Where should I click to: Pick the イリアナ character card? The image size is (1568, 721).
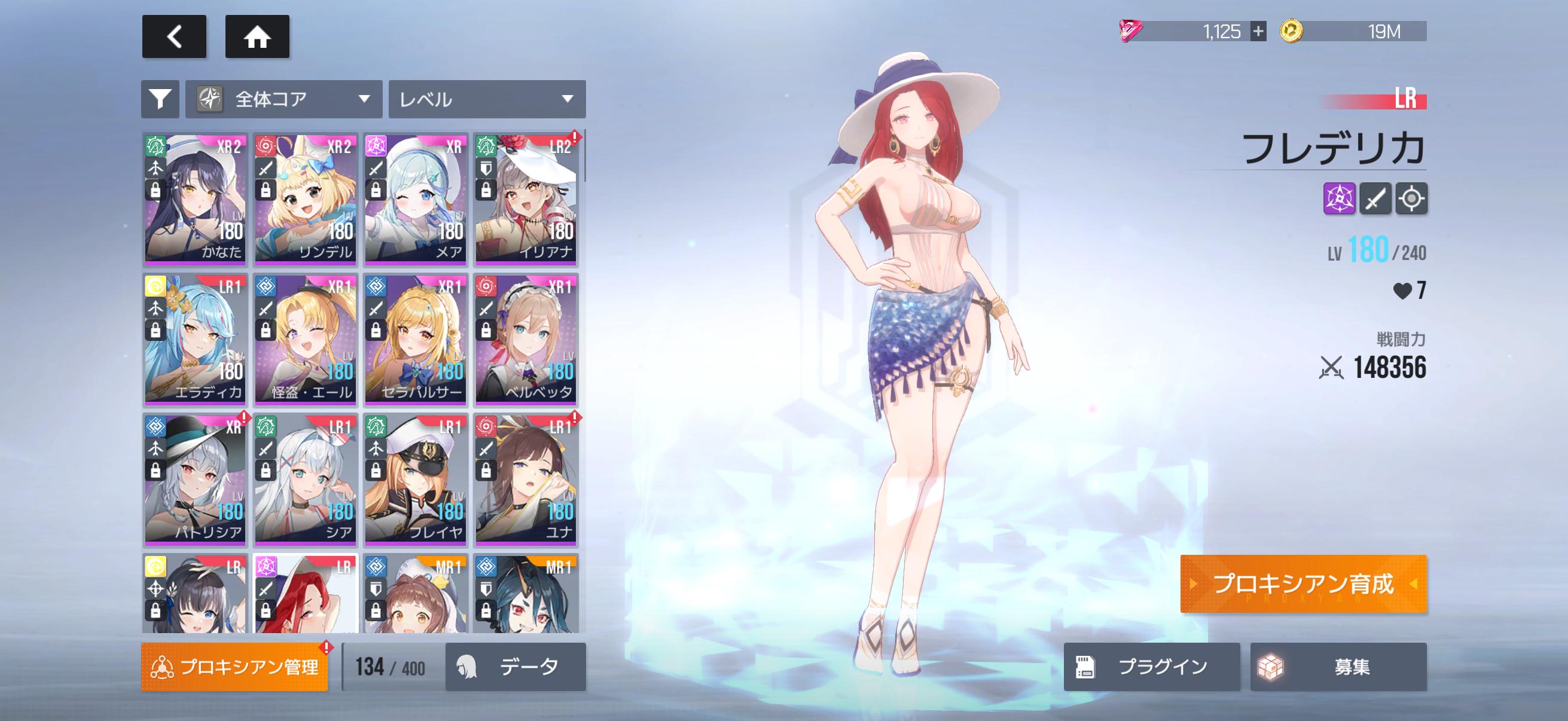(x=526, y=200)
